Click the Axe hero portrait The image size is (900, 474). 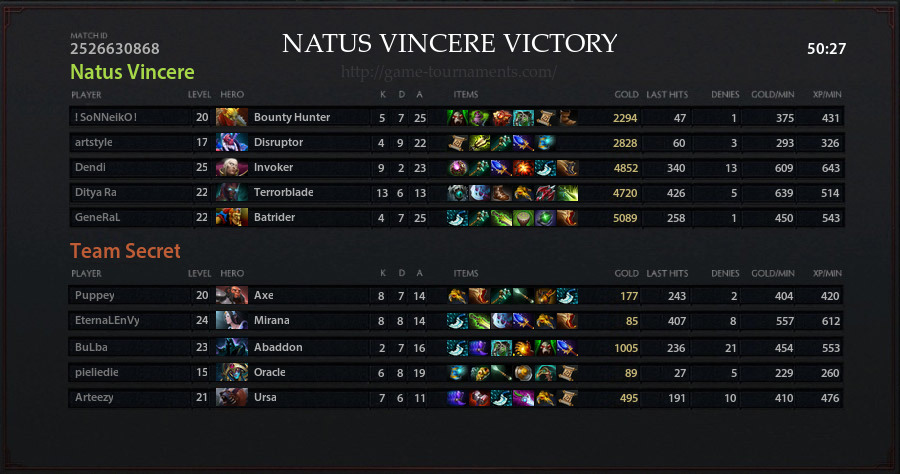[x=232, y=295]
